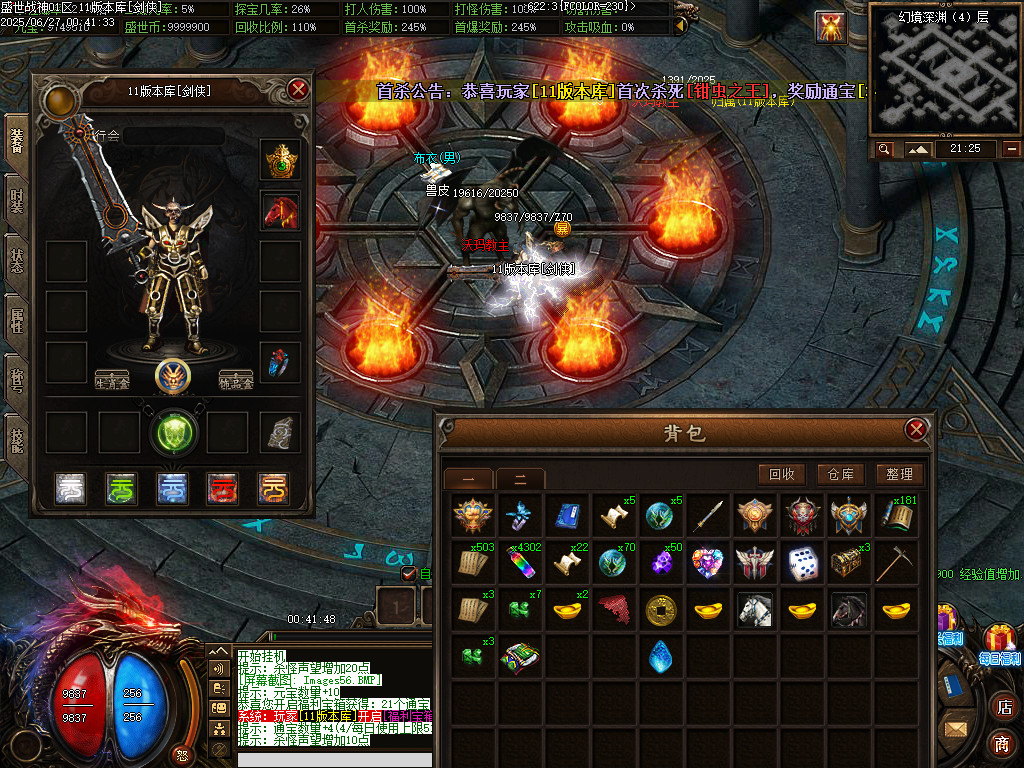Screen dimensions: 1024x768
Task: Close the character equipment panel
Action: coord(298,89)
